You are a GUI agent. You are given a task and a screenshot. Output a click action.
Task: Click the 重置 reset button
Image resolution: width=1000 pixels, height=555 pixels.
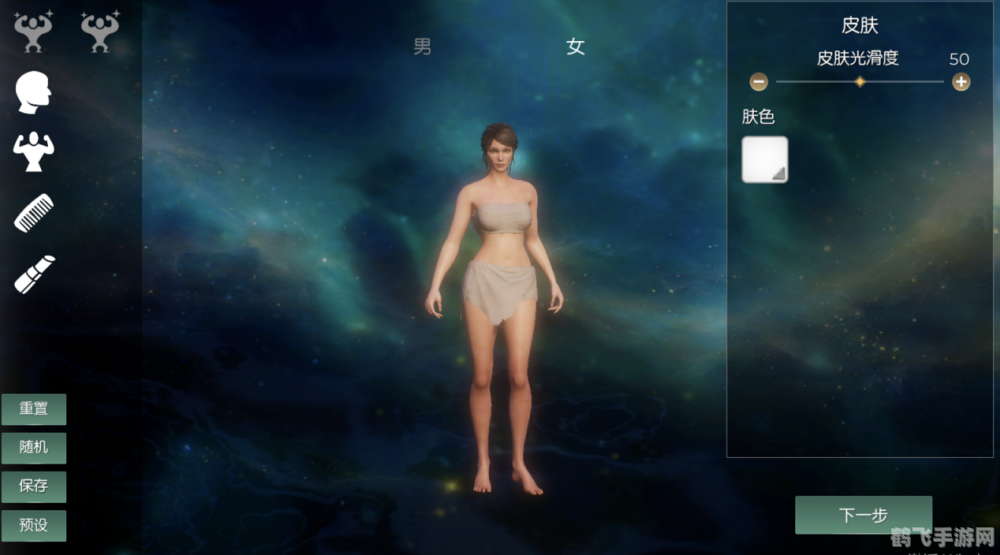[34, 409]
